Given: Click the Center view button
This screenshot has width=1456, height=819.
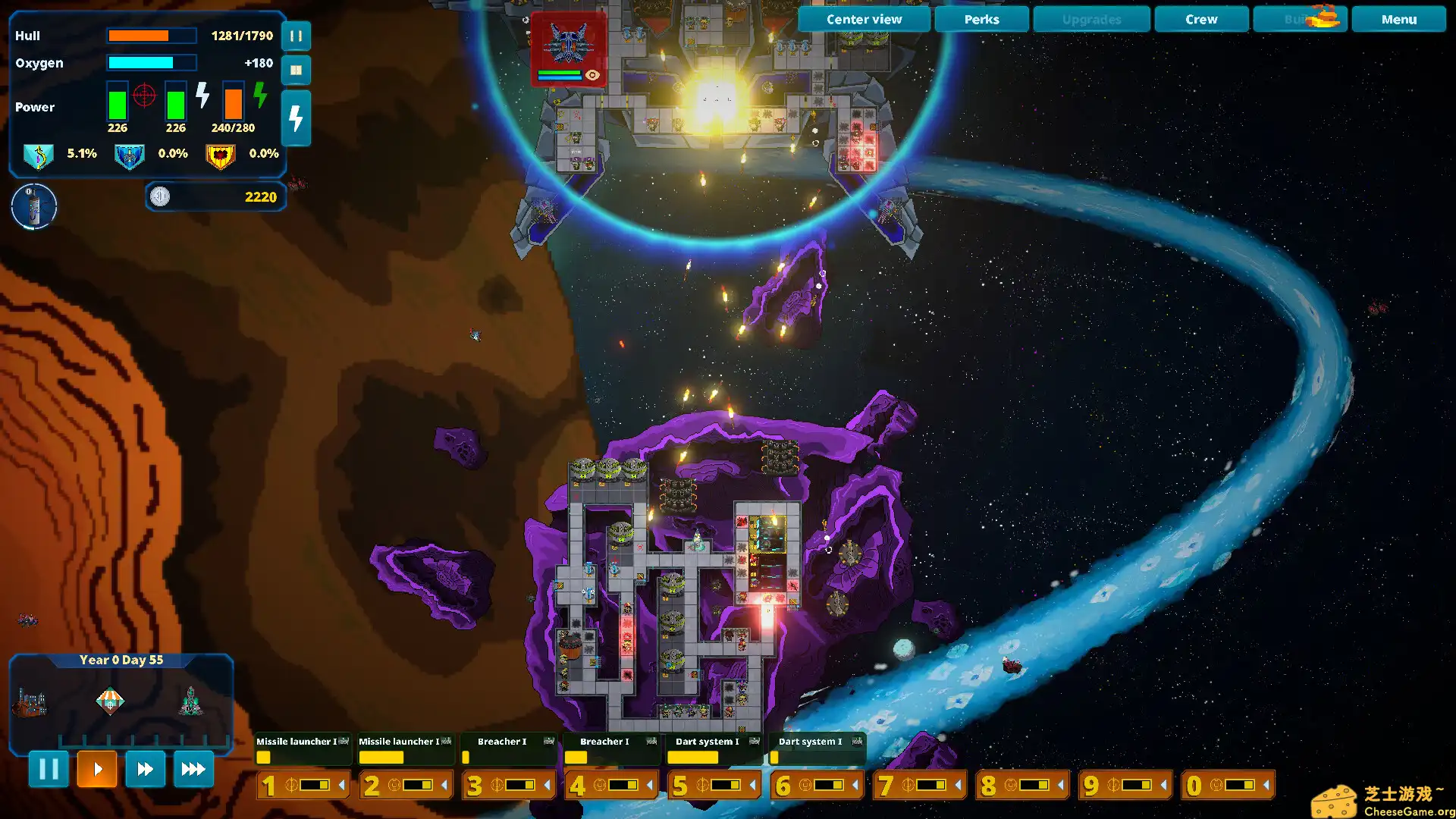Looking at the screenshot, I should (x=863, y=19).
